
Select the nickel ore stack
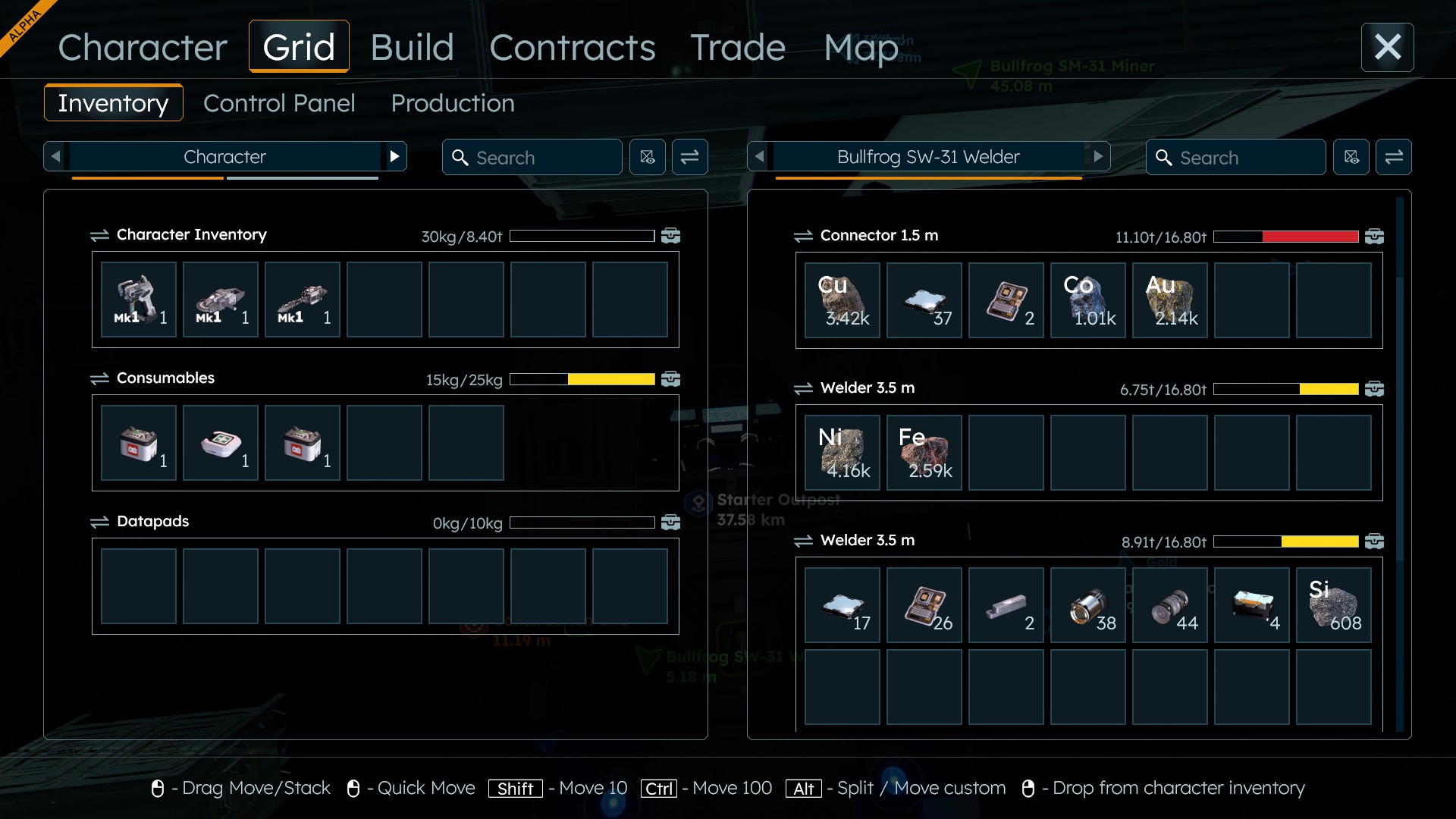coord(843,453)
